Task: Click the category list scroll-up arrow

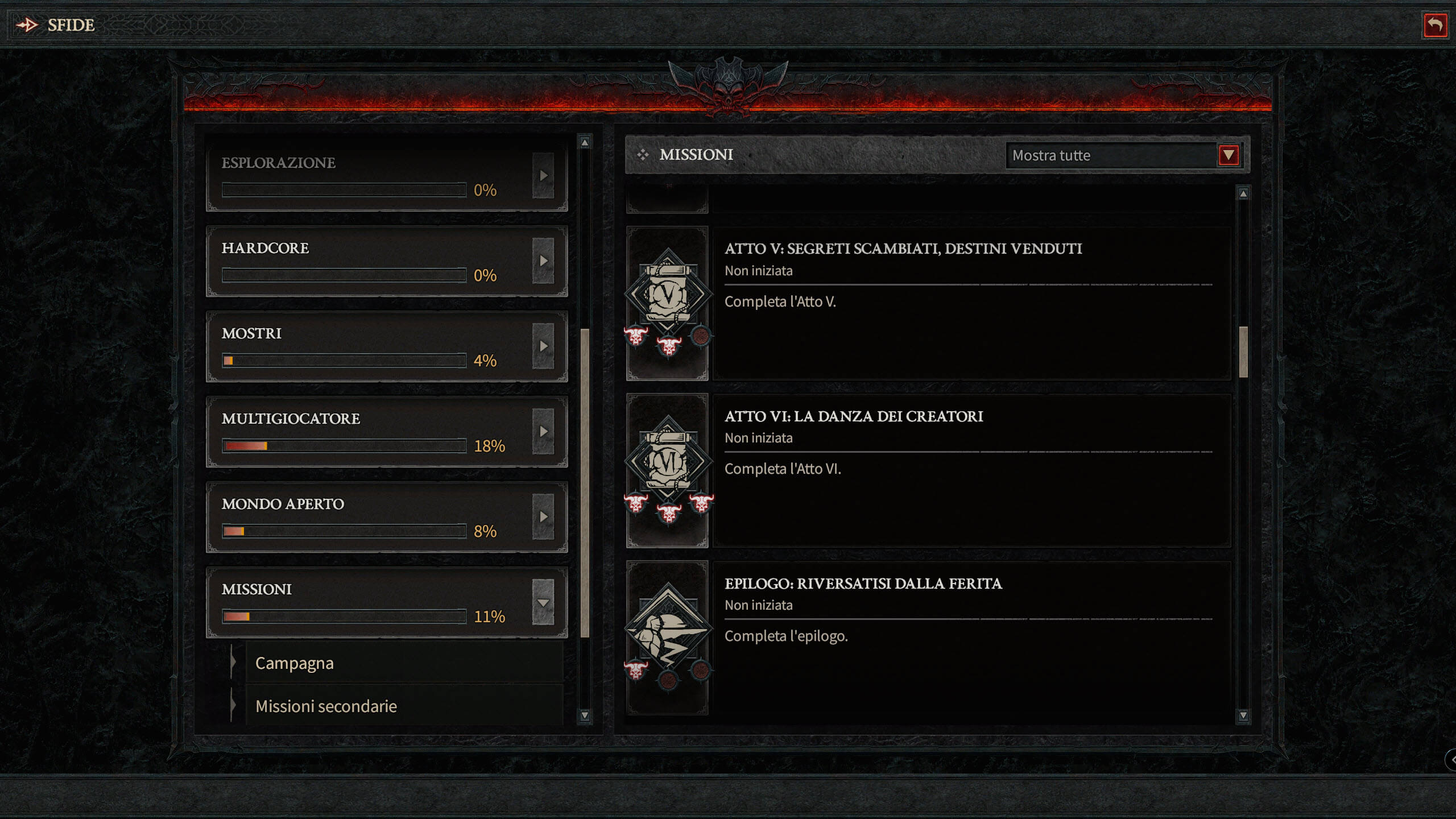Action: pyautogui.click(x=585, y=142)
